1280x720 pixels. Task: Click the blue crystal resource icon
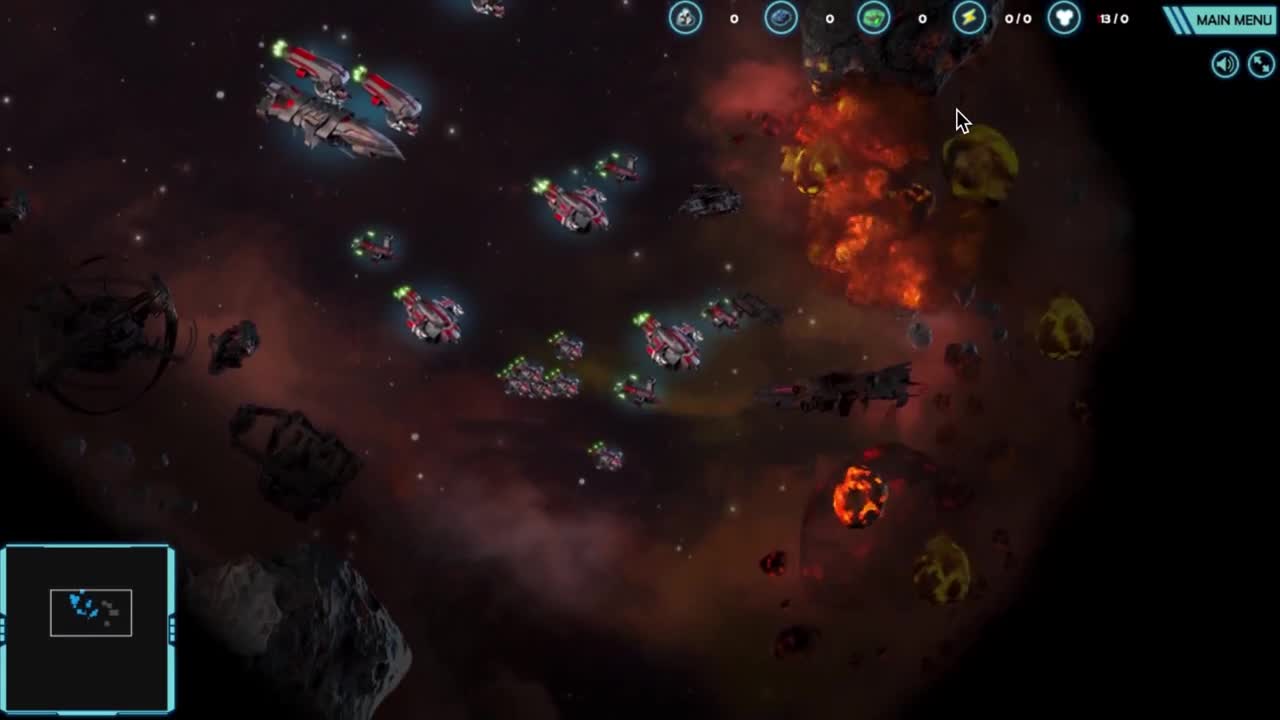click(x=781, y=18)
